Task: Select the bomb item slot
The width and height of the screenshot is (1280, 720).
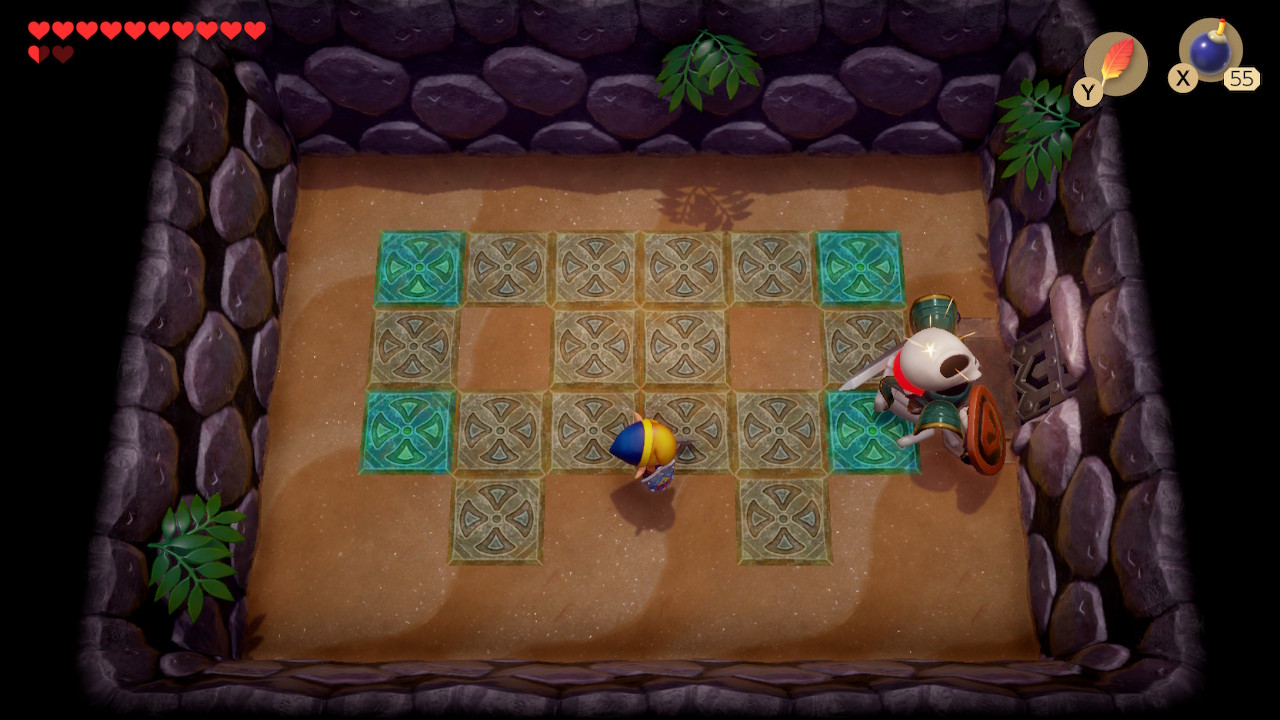Action: tap(1210, 51)
